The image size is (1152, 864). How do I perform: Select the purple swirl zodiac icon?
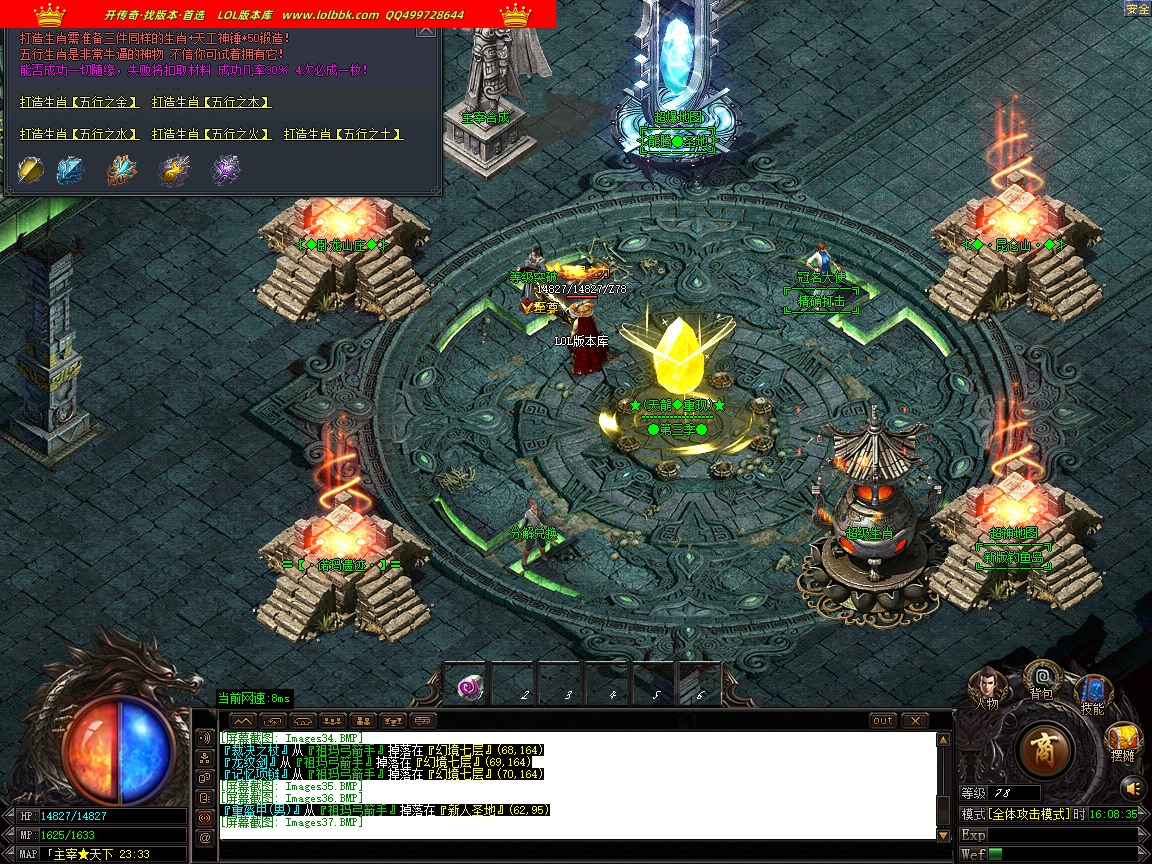(225, 170)
